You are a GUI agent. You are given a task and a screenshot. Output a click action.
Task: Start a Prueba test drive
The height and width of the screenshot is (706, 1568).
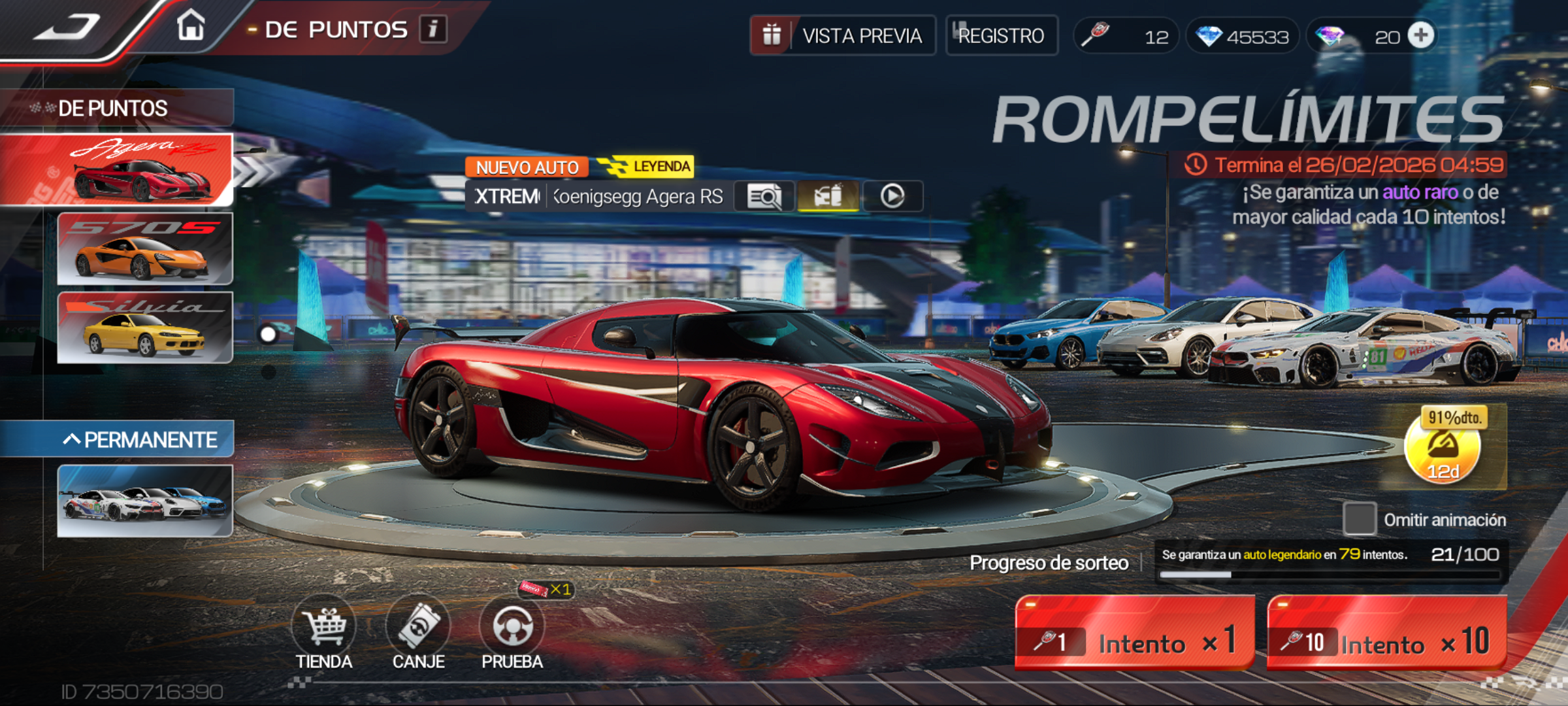click(512, 633)
